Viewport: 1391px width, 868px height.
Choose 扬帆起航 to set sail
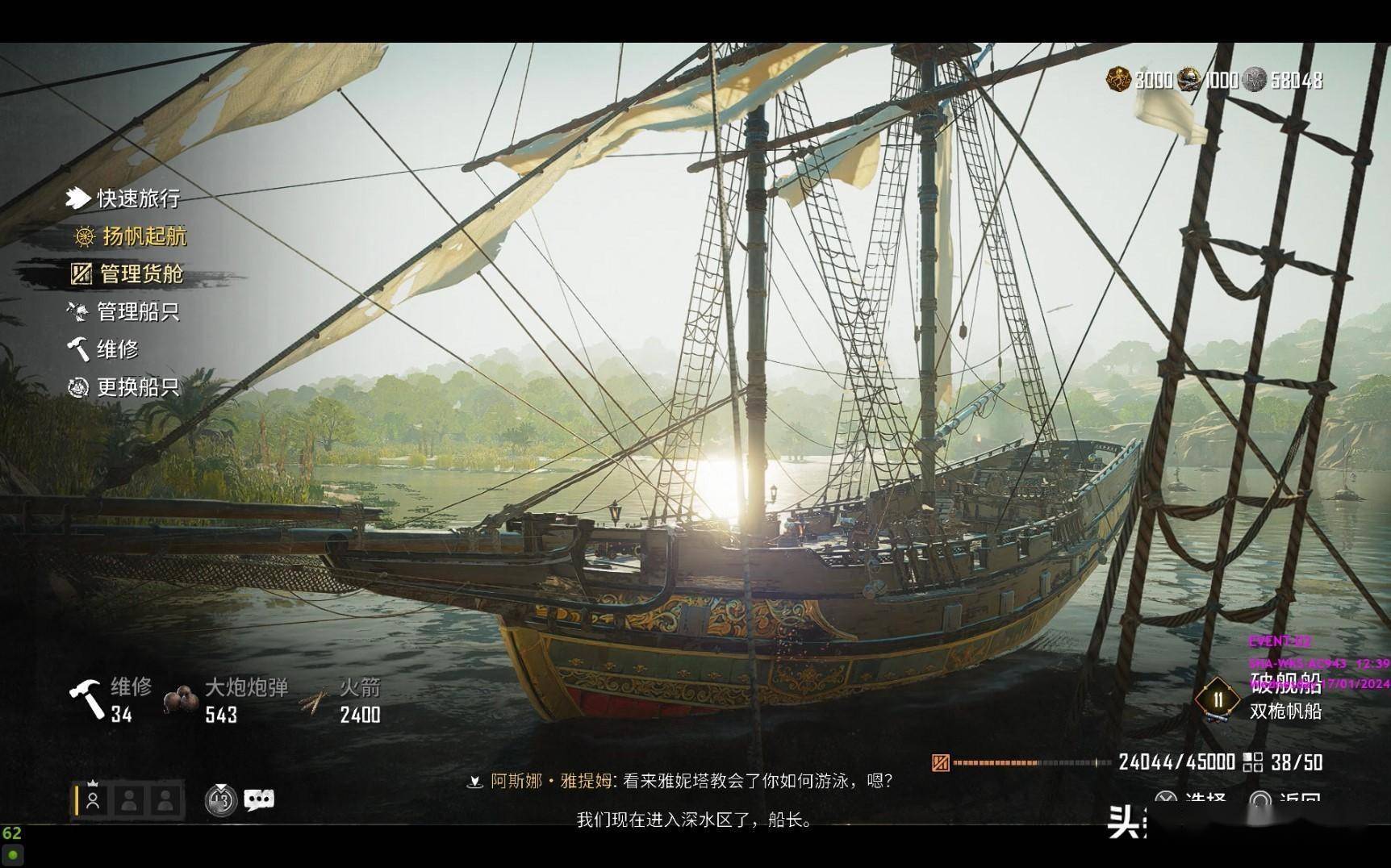[144, 236]
